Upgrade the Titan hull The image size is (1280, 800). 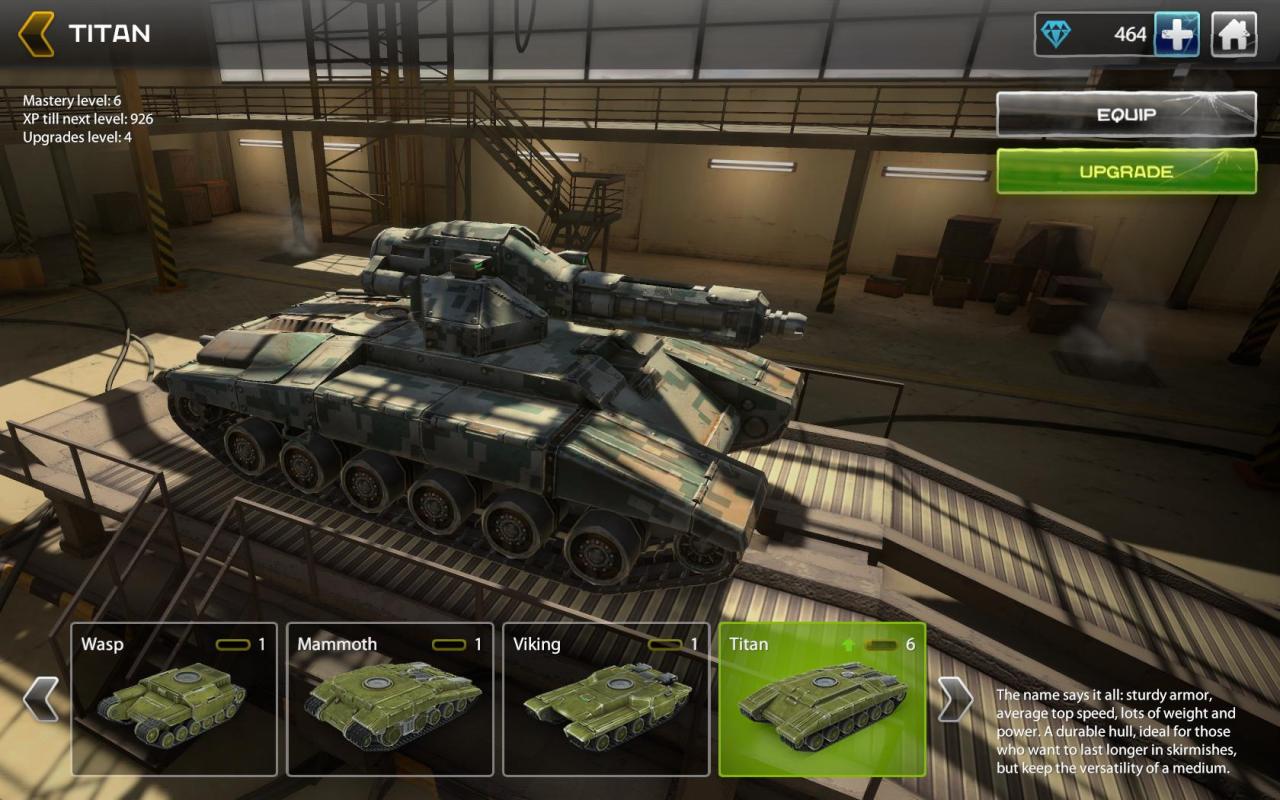pos(1126,171)
